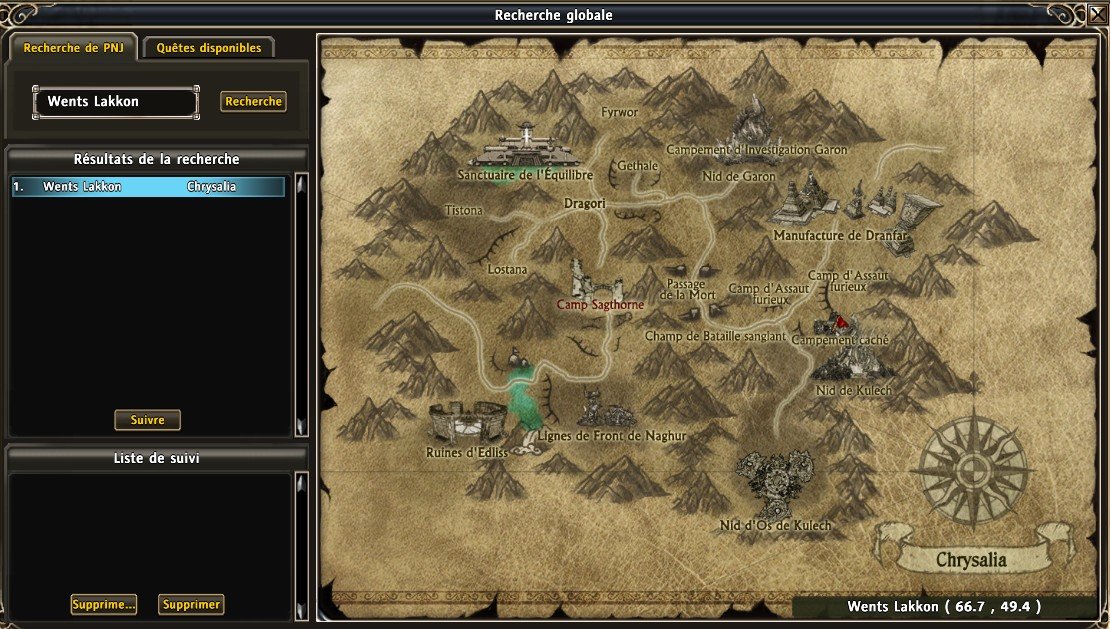Click the Supprimer button in tracking list
This screenshot has height=629, width=1110.
point(191,604)
